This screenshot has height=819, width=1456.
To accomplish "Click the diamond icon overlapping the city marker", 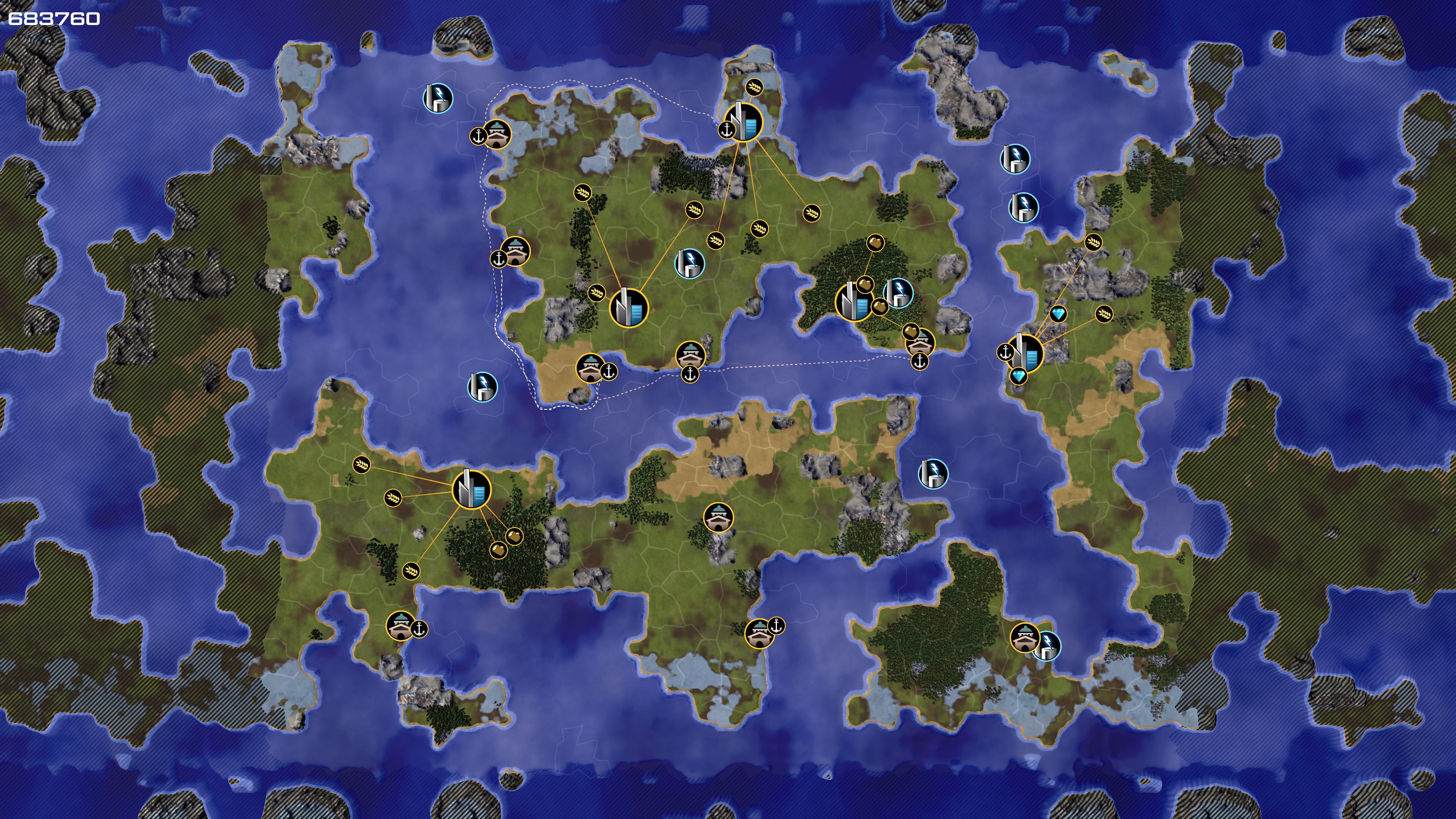I will coord(1018,376).
